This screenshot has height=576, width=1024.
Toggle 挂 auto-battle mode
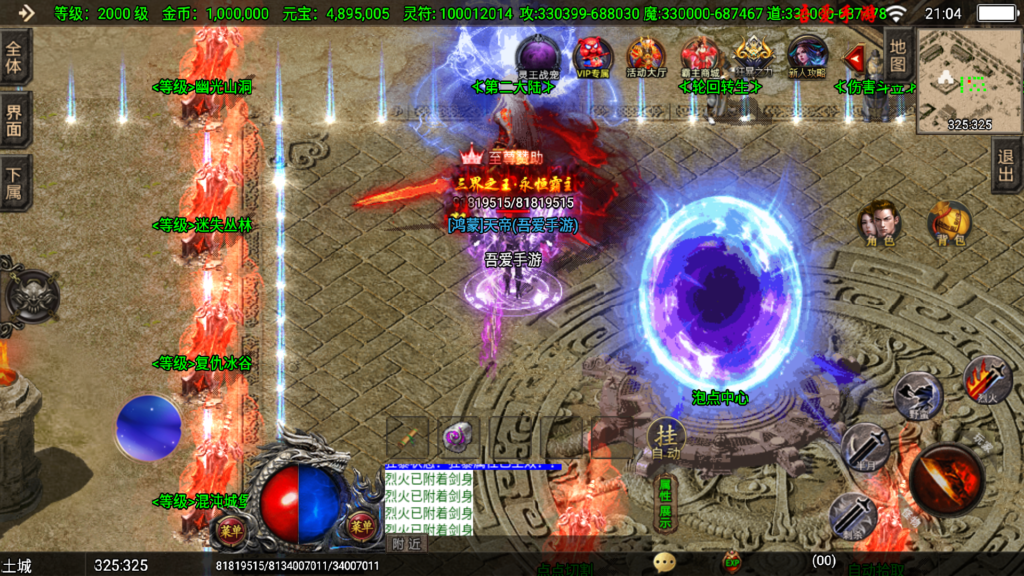click(666, 438)
